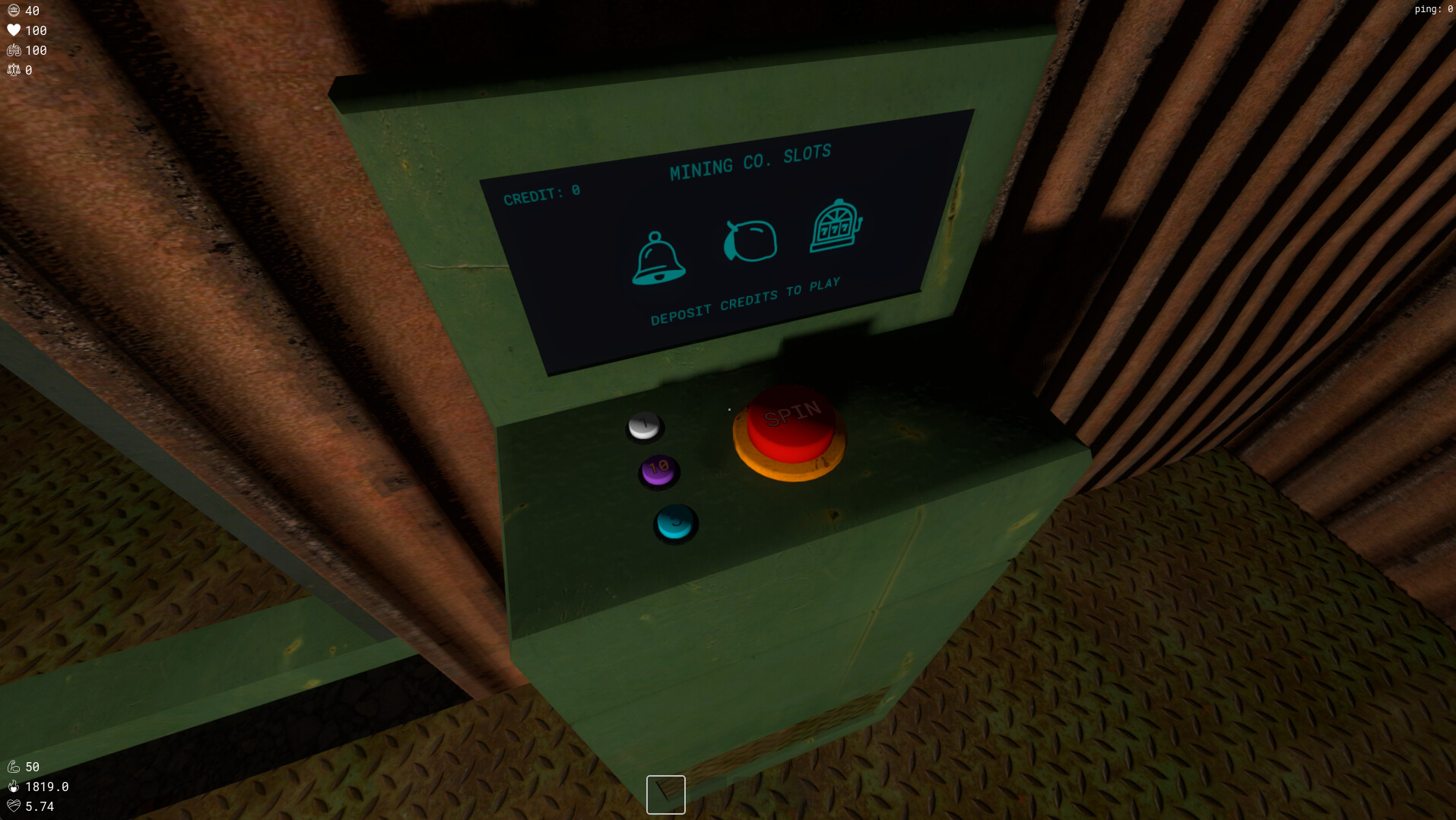Screen dimensions: 1456x820
Task: Select the DEPOSIT CREDITS TO PLAY text
Action: (x=747, y=298)
